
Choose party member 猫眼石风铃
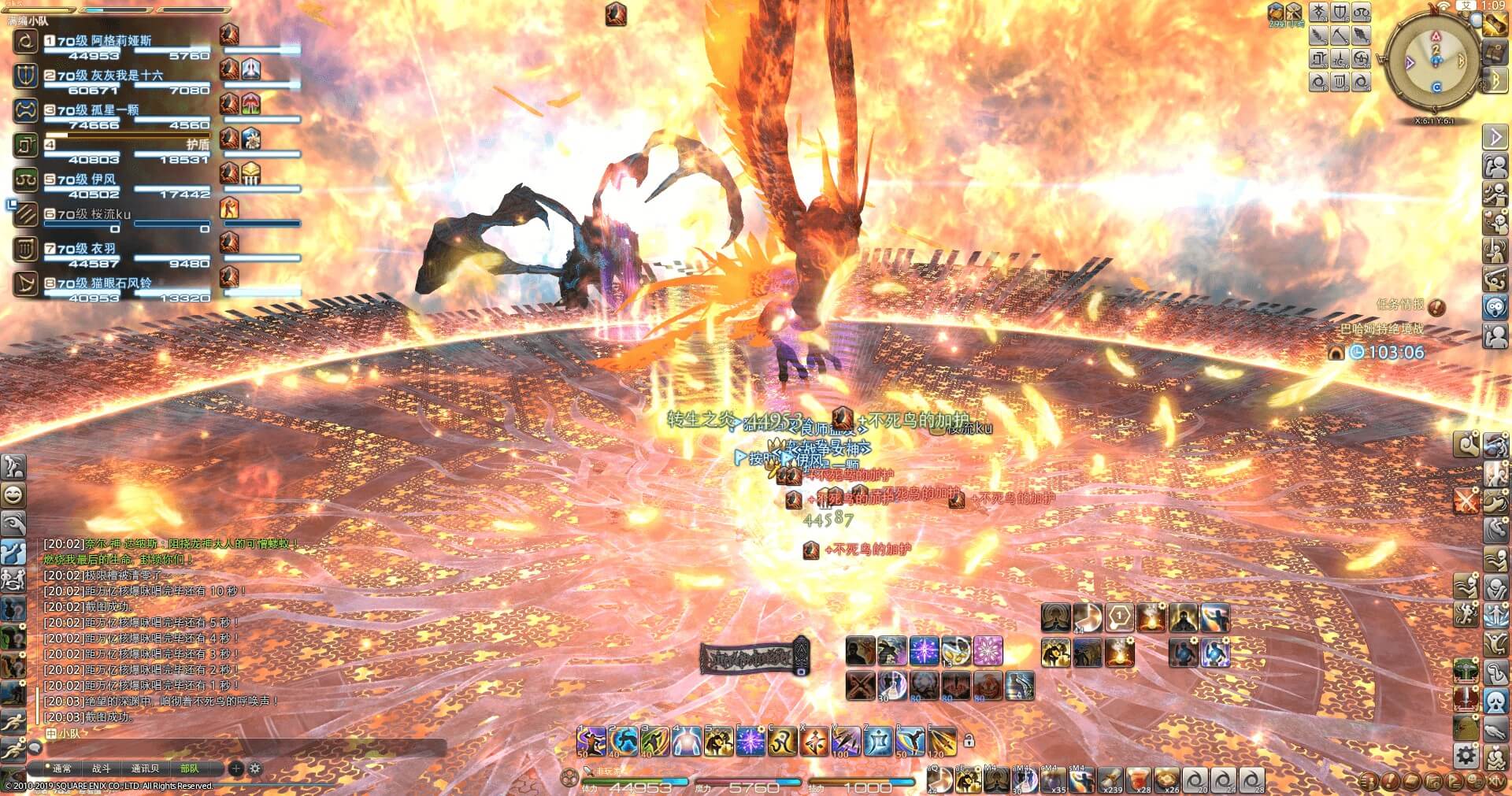point(120,283)
